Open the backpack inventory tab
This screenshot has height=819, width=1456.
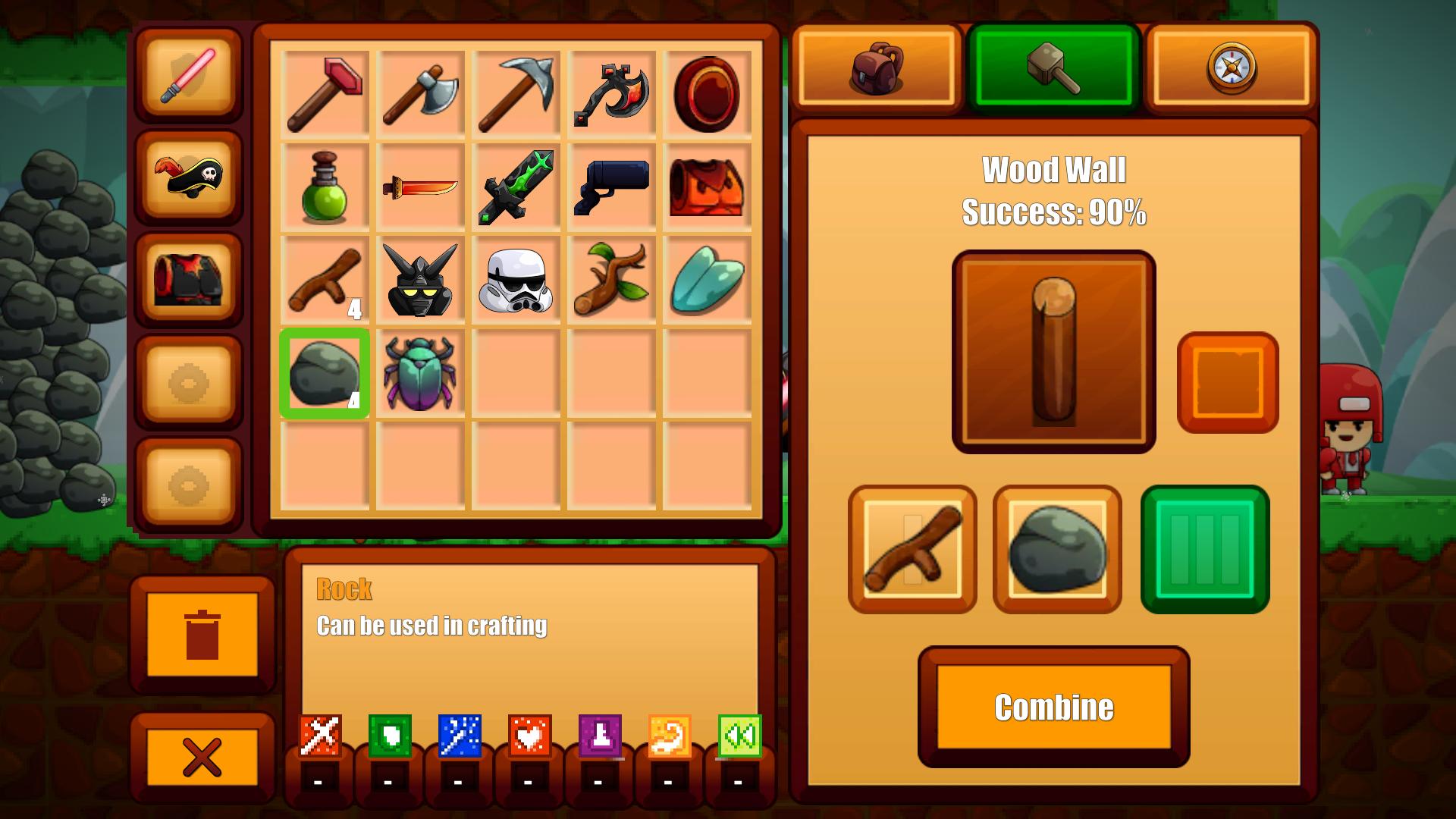tap(877, 67)
